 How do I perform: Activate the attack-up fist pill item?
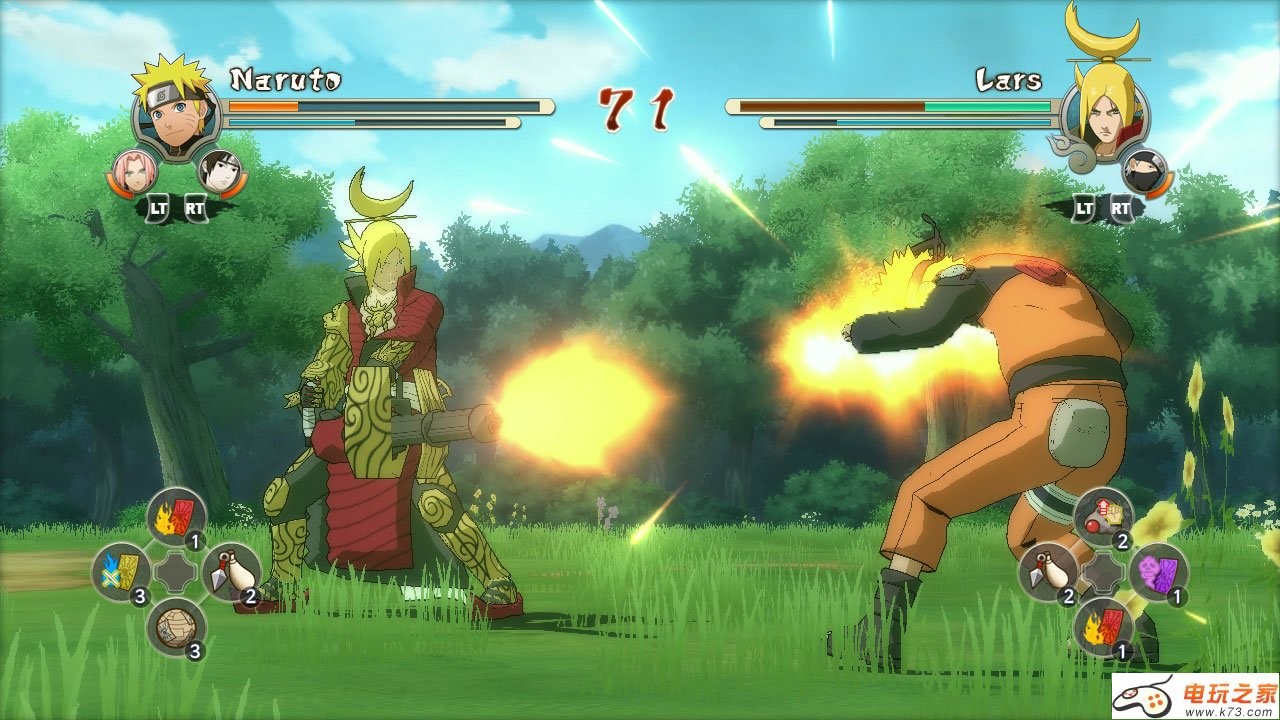point(1103,517)
